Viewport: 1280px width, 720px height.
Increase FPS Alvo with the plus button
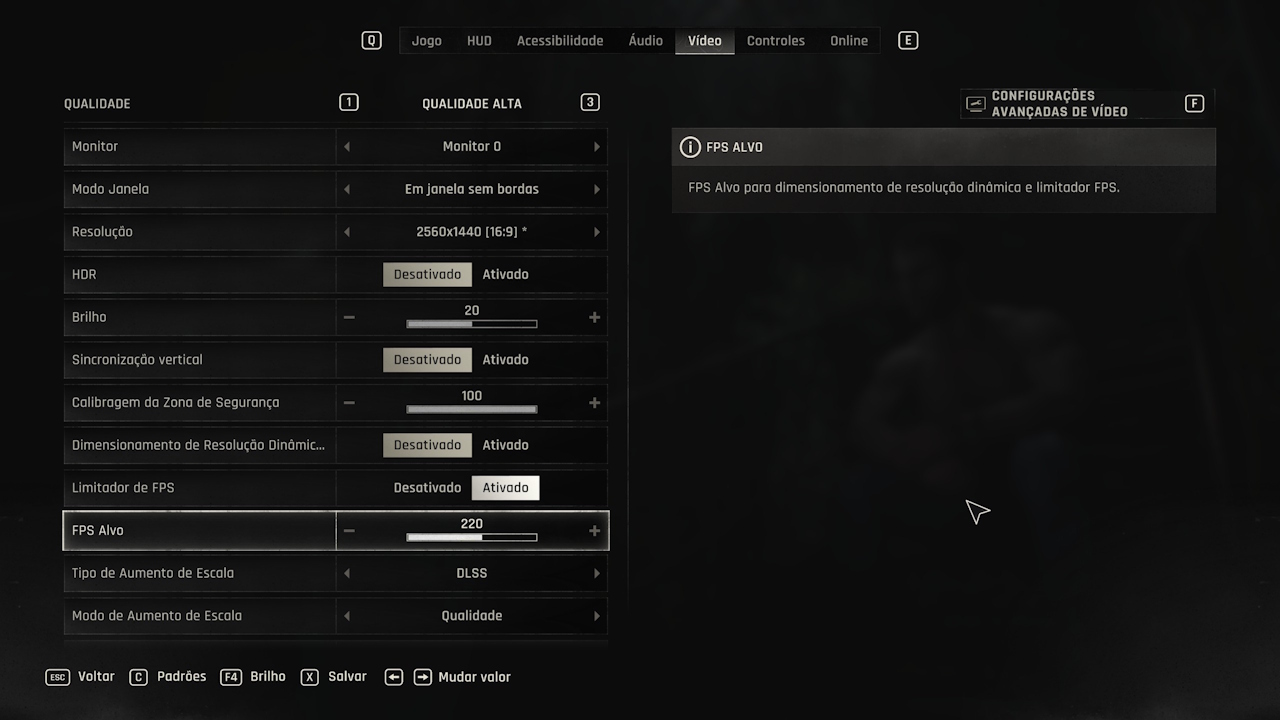click(x=594, y=531)
